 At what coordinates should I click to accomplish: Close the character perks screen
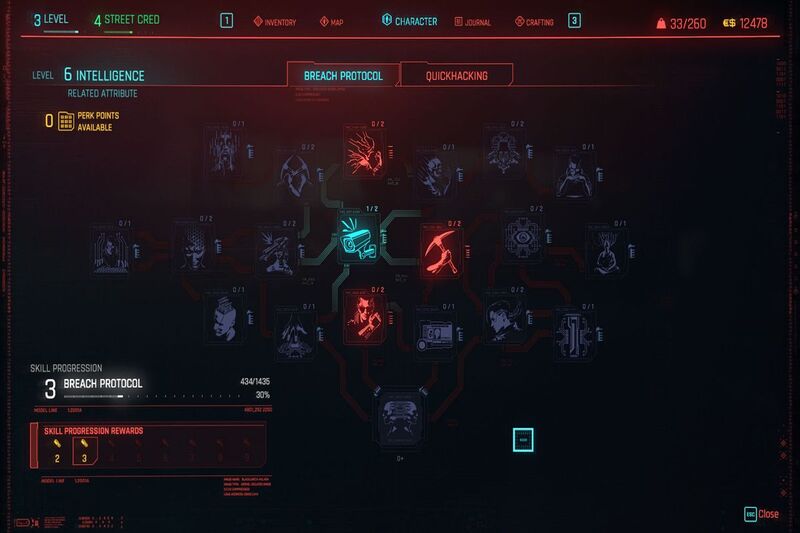click(761, 514)
